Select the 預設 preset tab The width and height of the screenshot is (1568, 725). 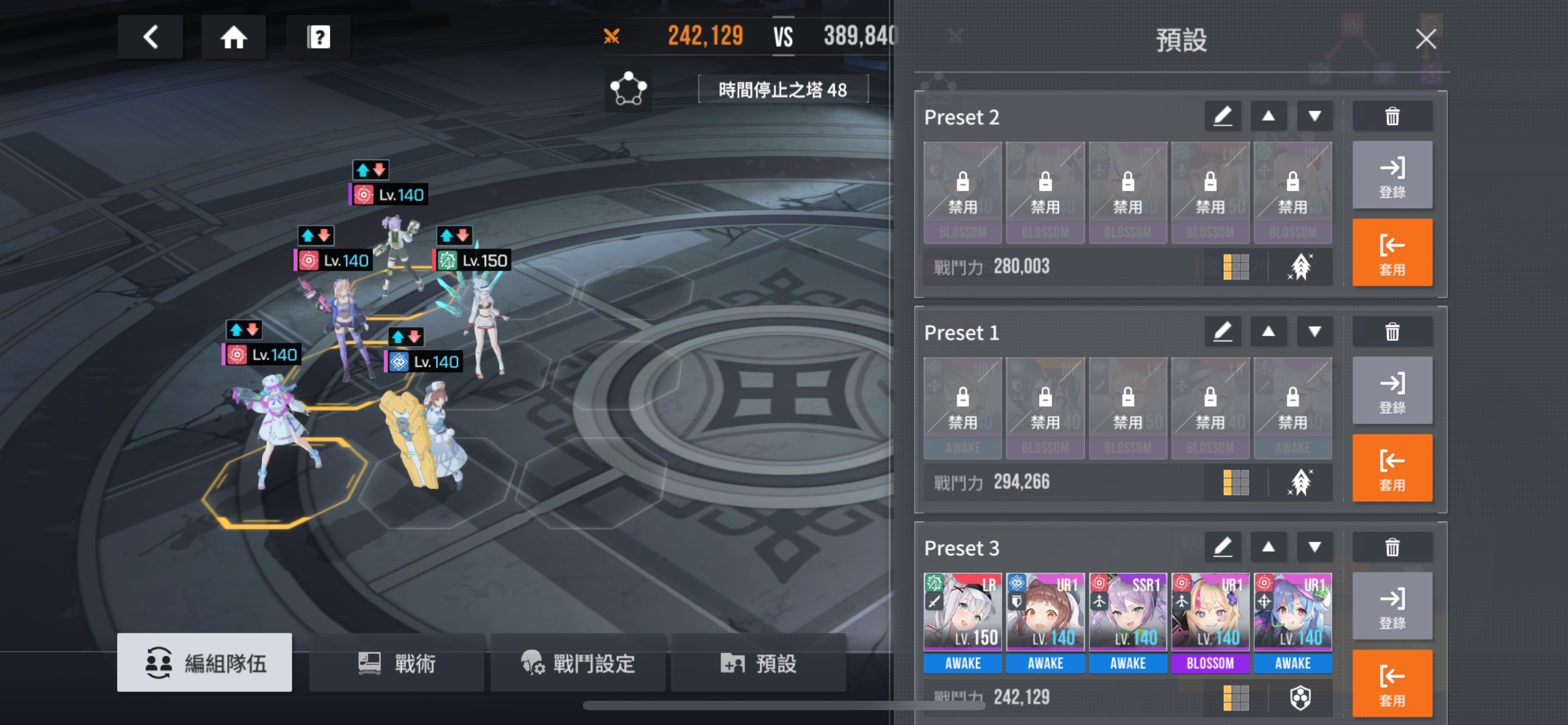coord(758,663)
